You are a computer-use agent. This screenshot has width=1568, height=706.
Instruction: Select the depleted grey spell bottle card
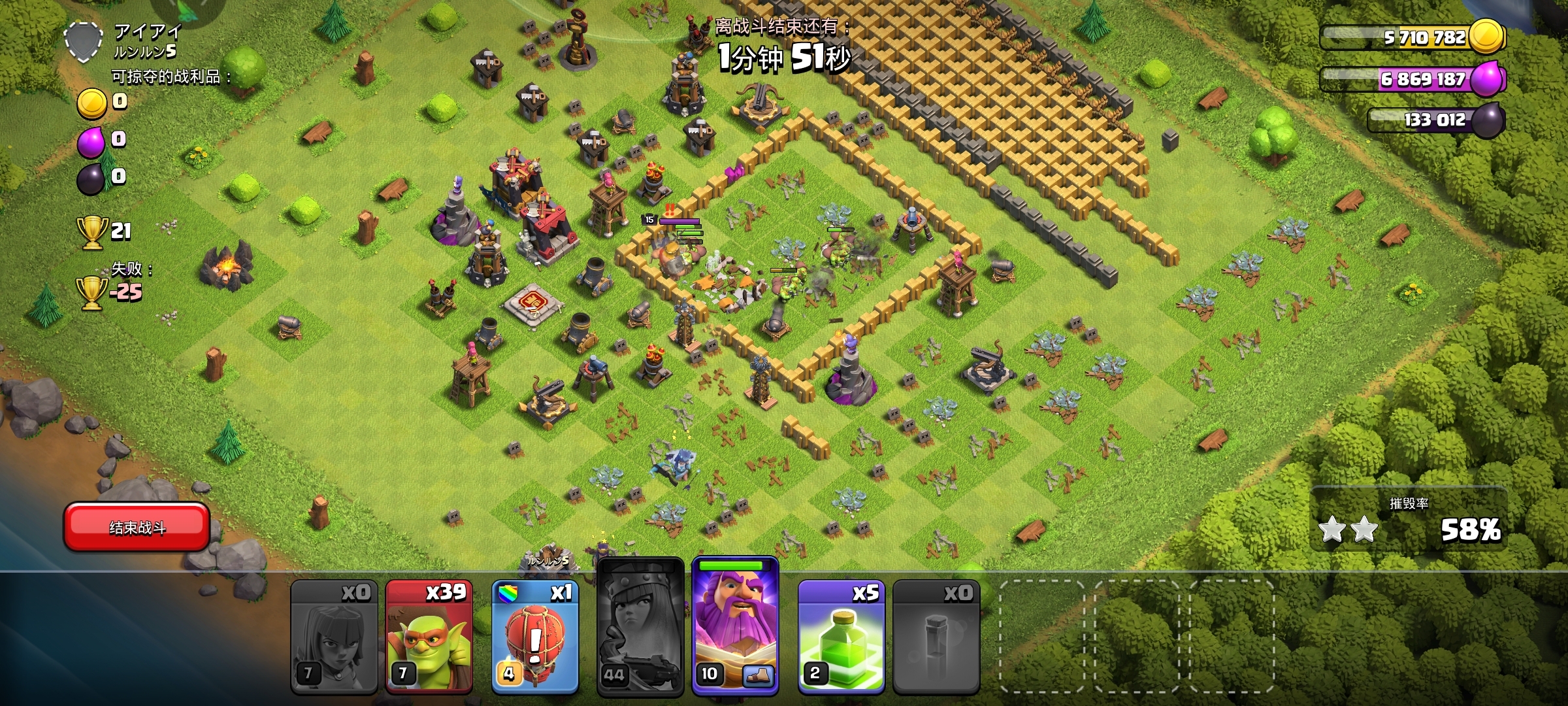pos(936,636)
